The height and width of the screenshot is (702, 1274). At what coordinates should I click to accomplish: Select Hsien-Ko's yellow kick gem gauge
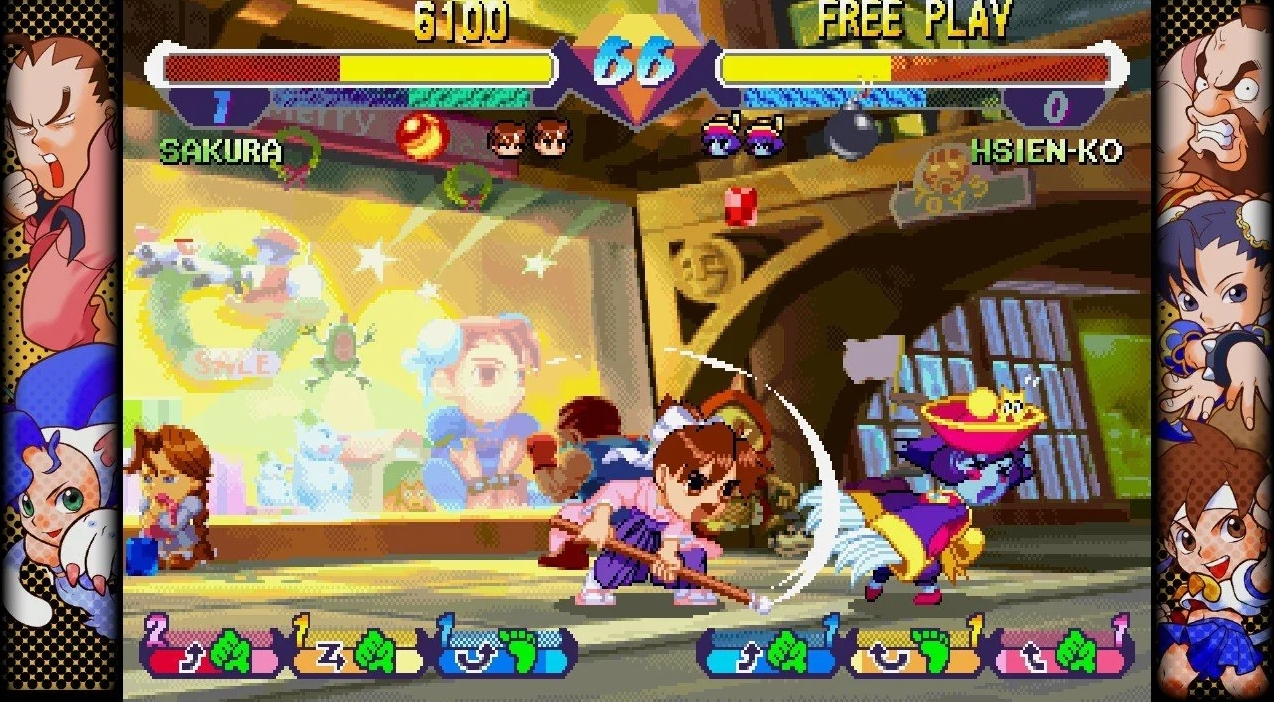point(916,651)
